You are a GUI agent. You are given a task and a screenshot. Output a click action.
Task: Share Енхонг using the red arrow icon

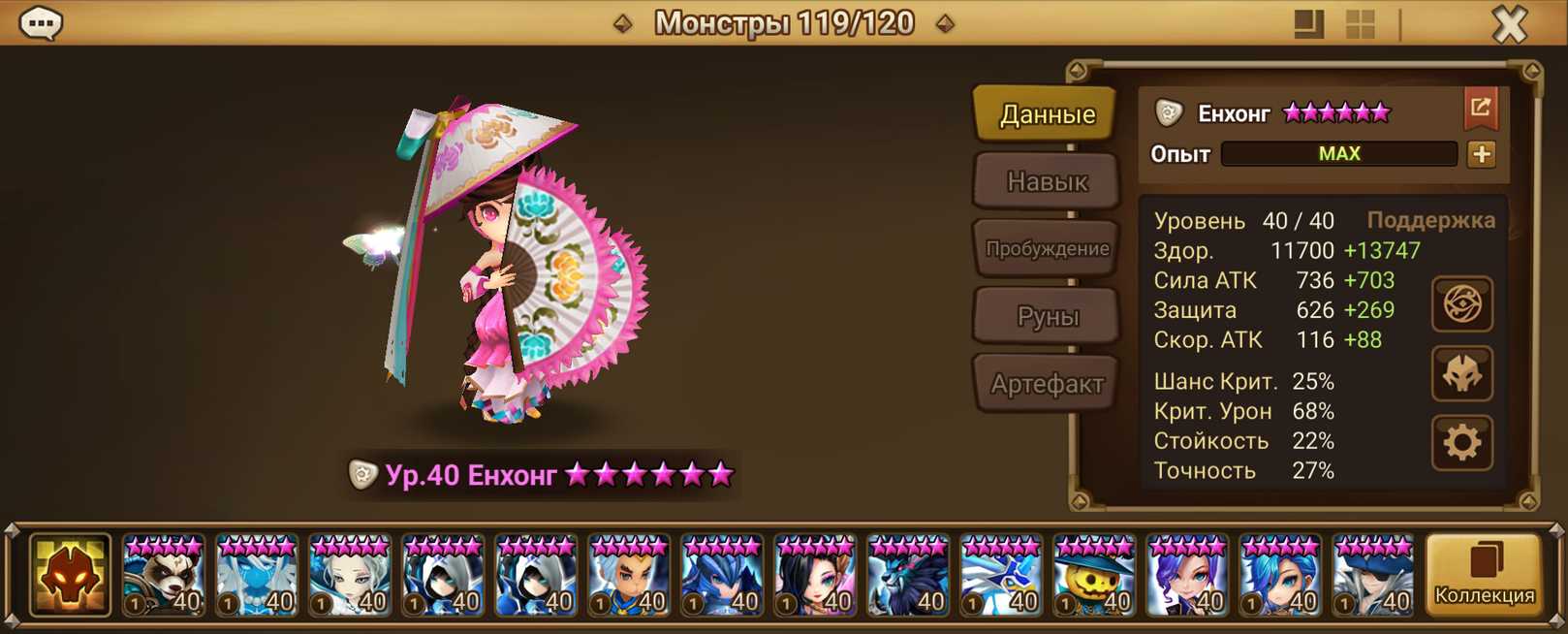point(1480,109)
